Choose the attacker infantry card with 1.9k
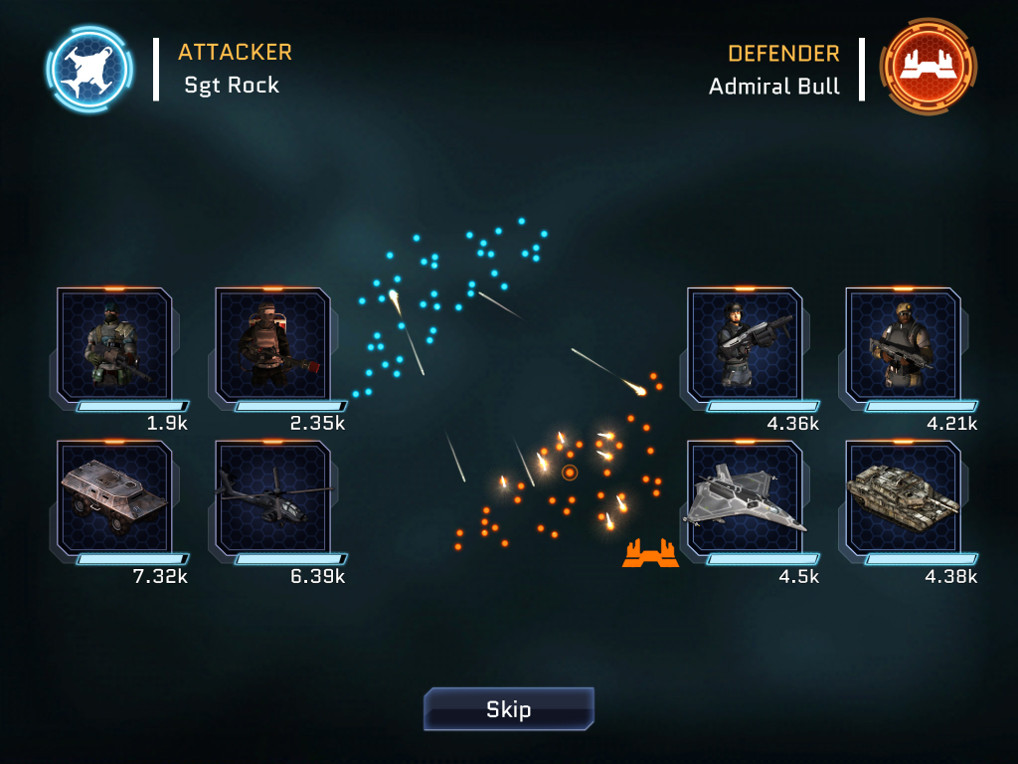The height and width of the screenshot is (764, 1018). [115, 345]
